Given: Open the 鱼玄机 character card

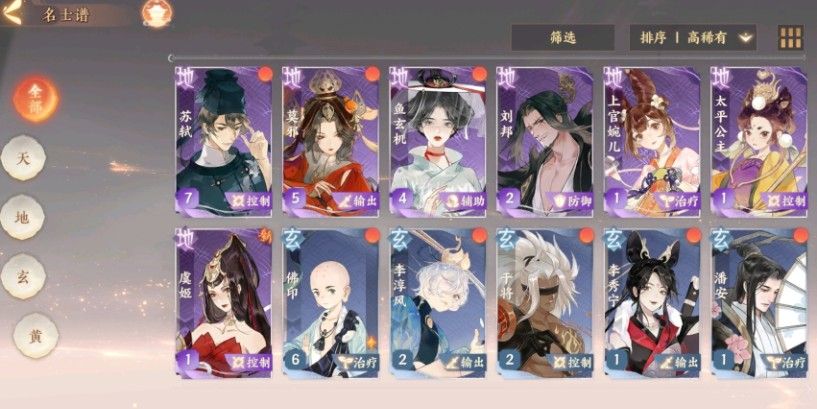Looking at the screenshot, I should point(438,140).
